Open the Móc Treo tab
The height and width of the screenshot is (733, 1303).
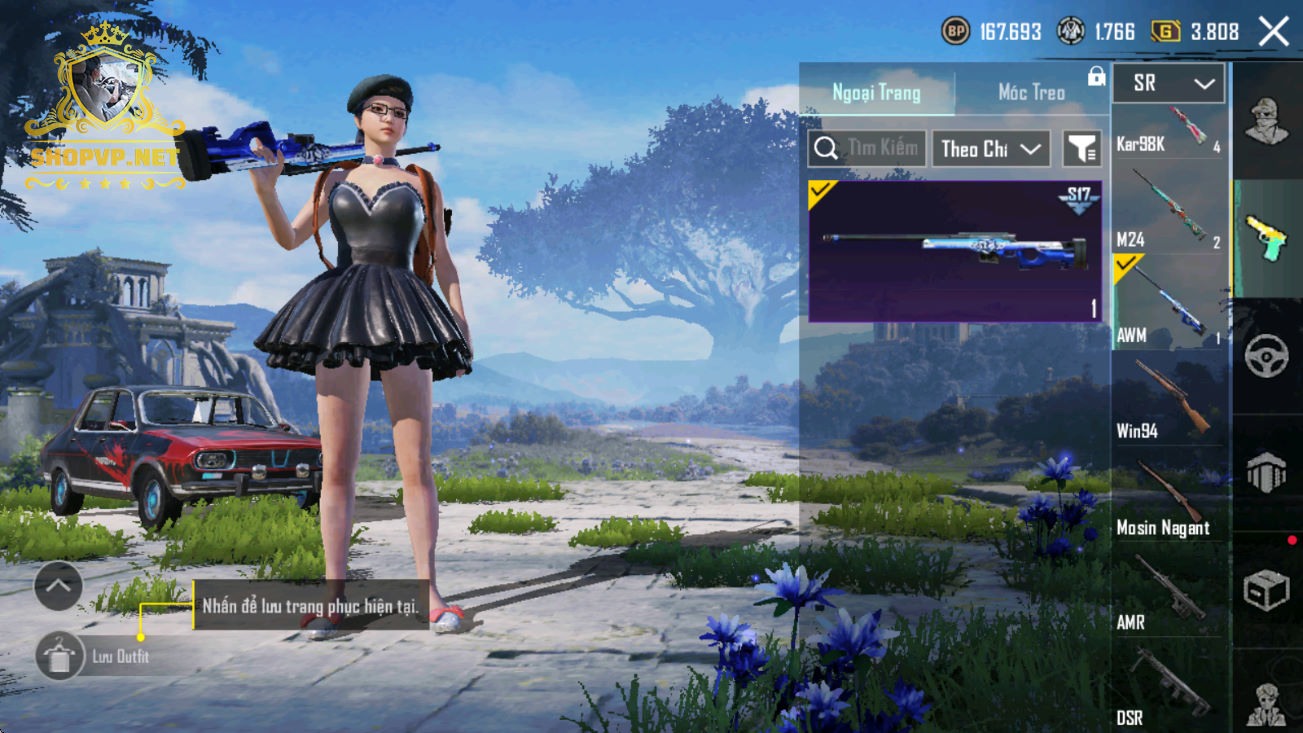[1031, 93]
